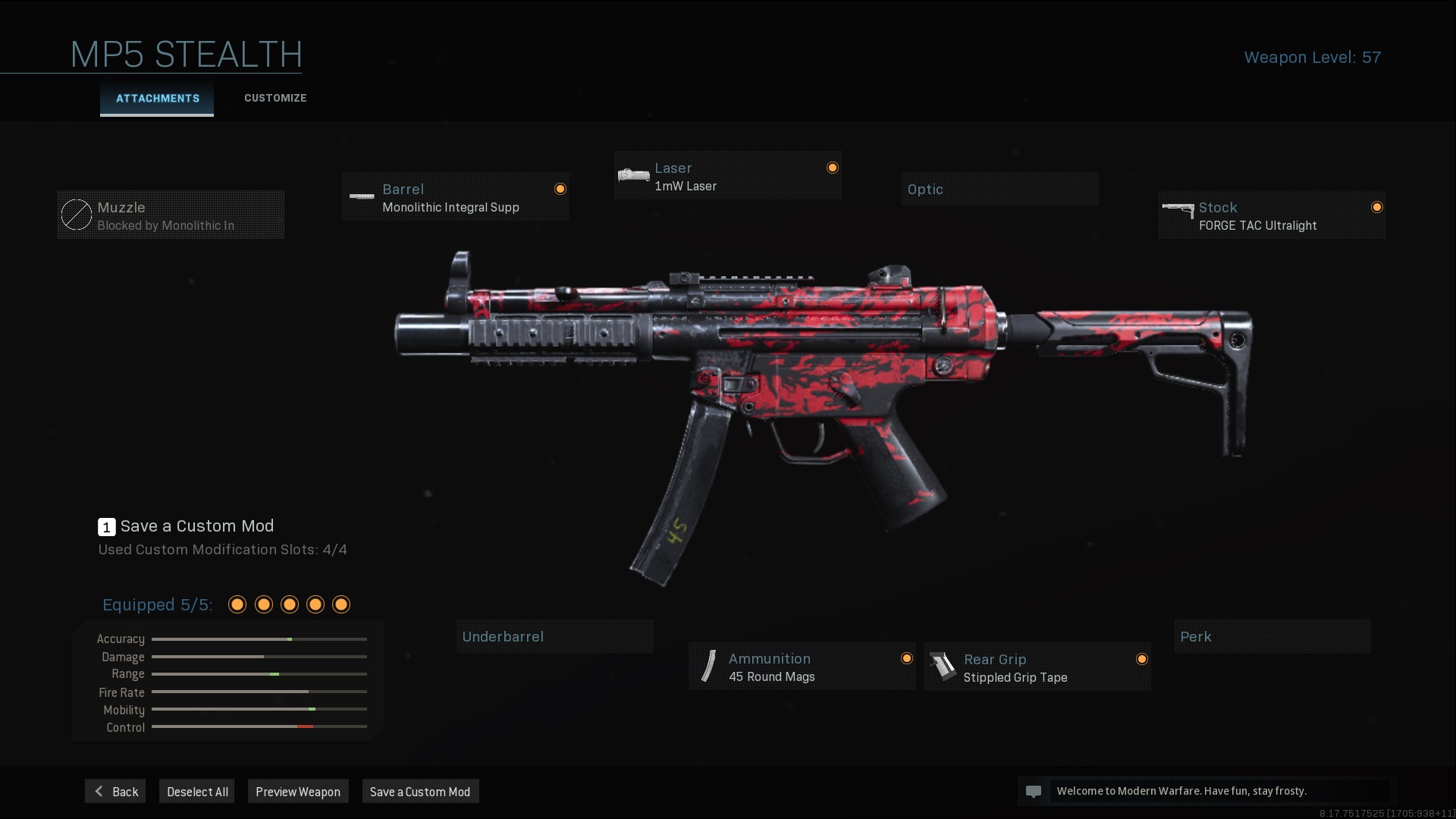
Task: Open the Barrel attachment slot
Action: click(x=455, y=197)
